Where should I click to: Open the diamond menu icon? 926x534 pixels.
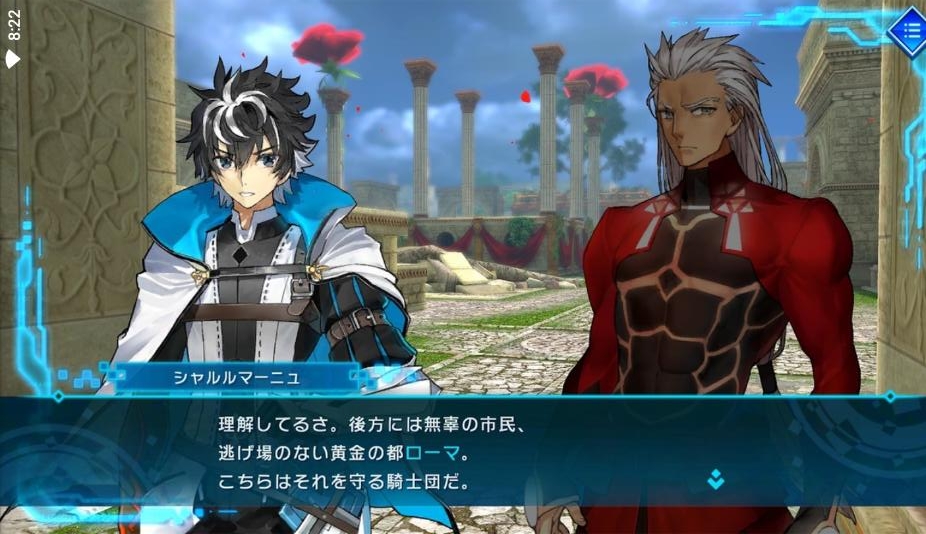coord(908,31)
